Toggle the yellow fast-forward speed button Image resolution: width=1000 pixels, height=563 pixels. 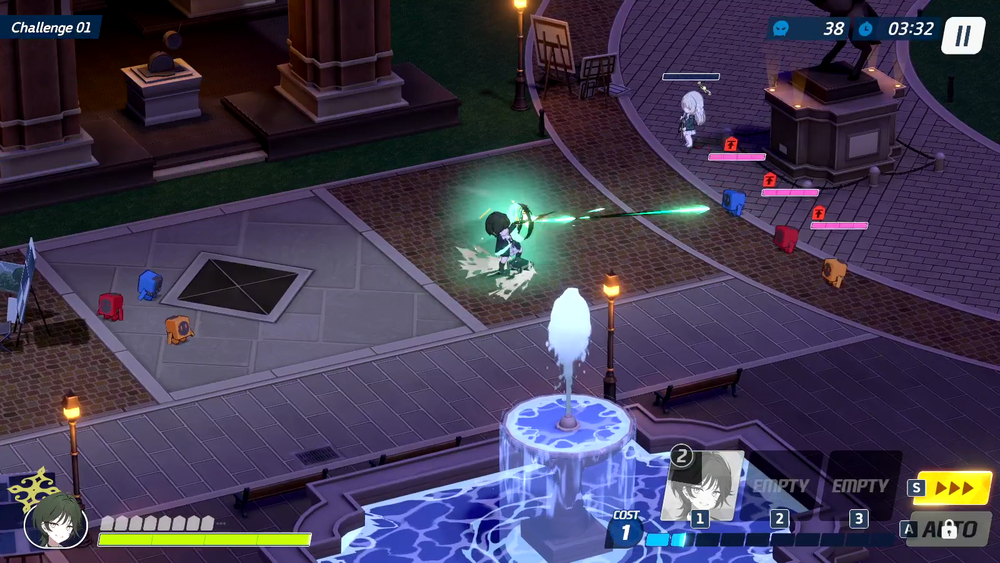pyautogui.click(x=953, y=488)
